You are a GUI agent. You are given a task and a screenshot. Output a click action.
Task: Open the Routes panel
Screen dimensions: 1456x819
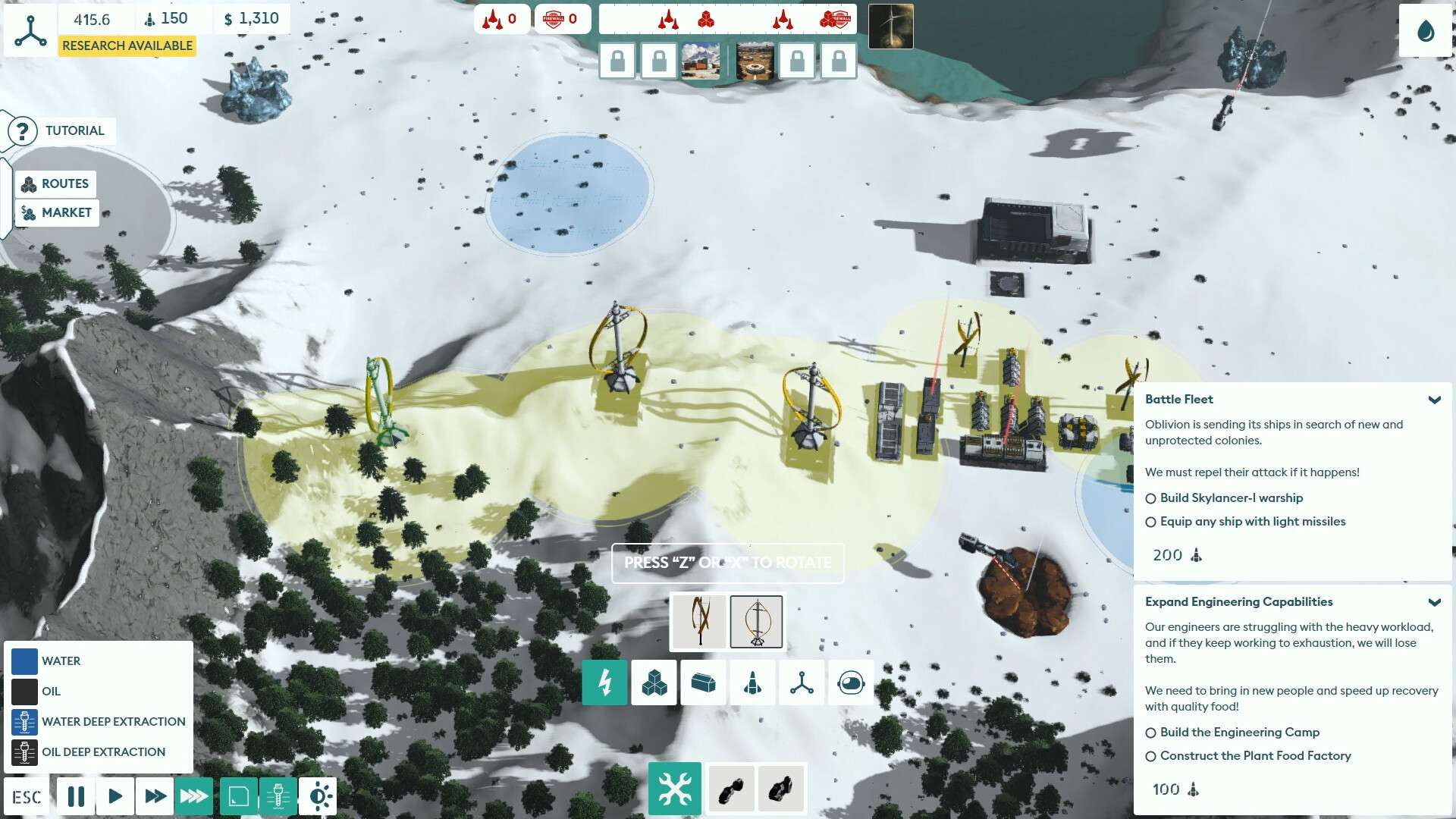pos(56,184)
